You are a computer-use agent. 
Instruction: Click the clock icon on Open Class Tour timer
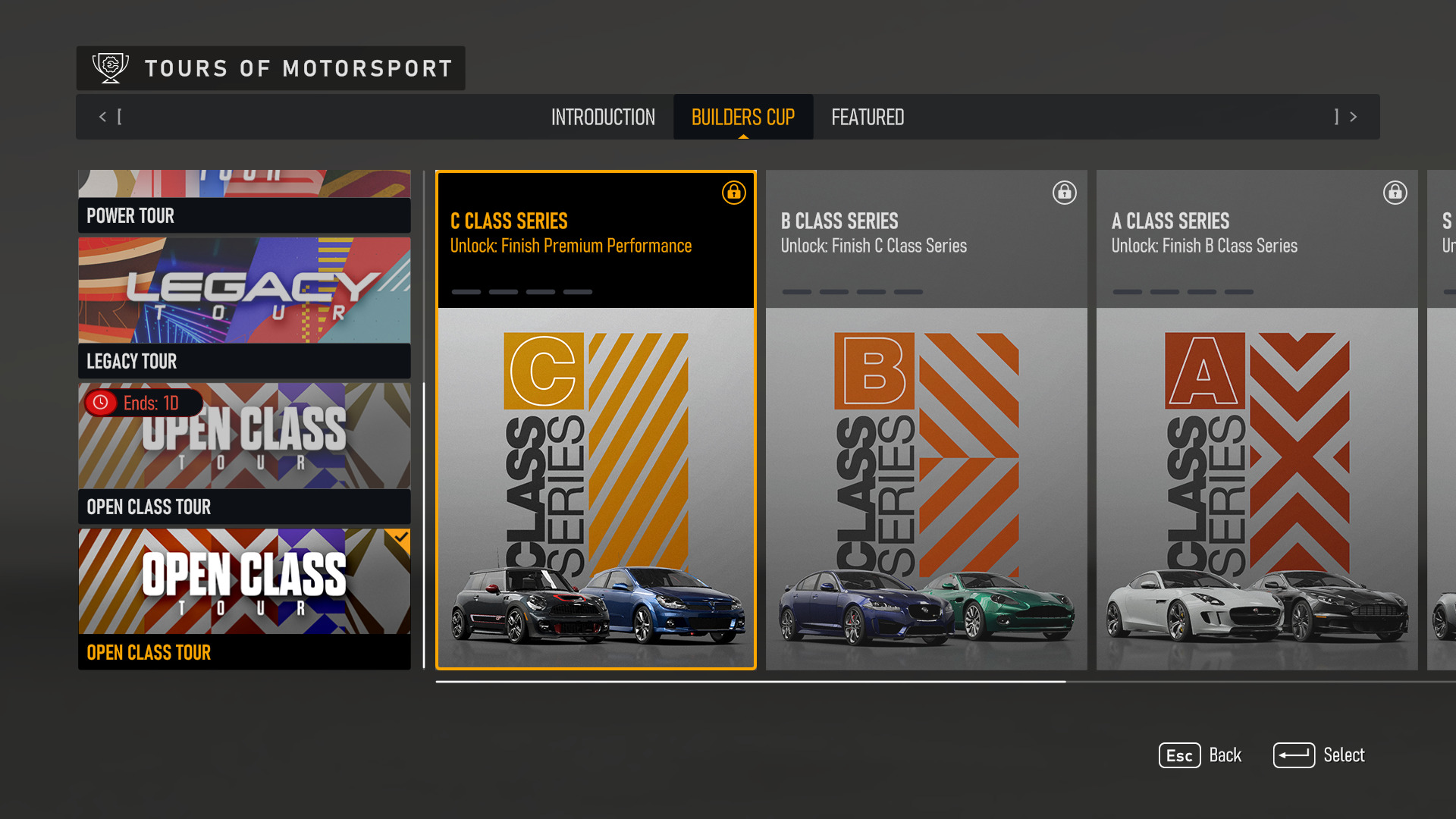pos(99,403)
